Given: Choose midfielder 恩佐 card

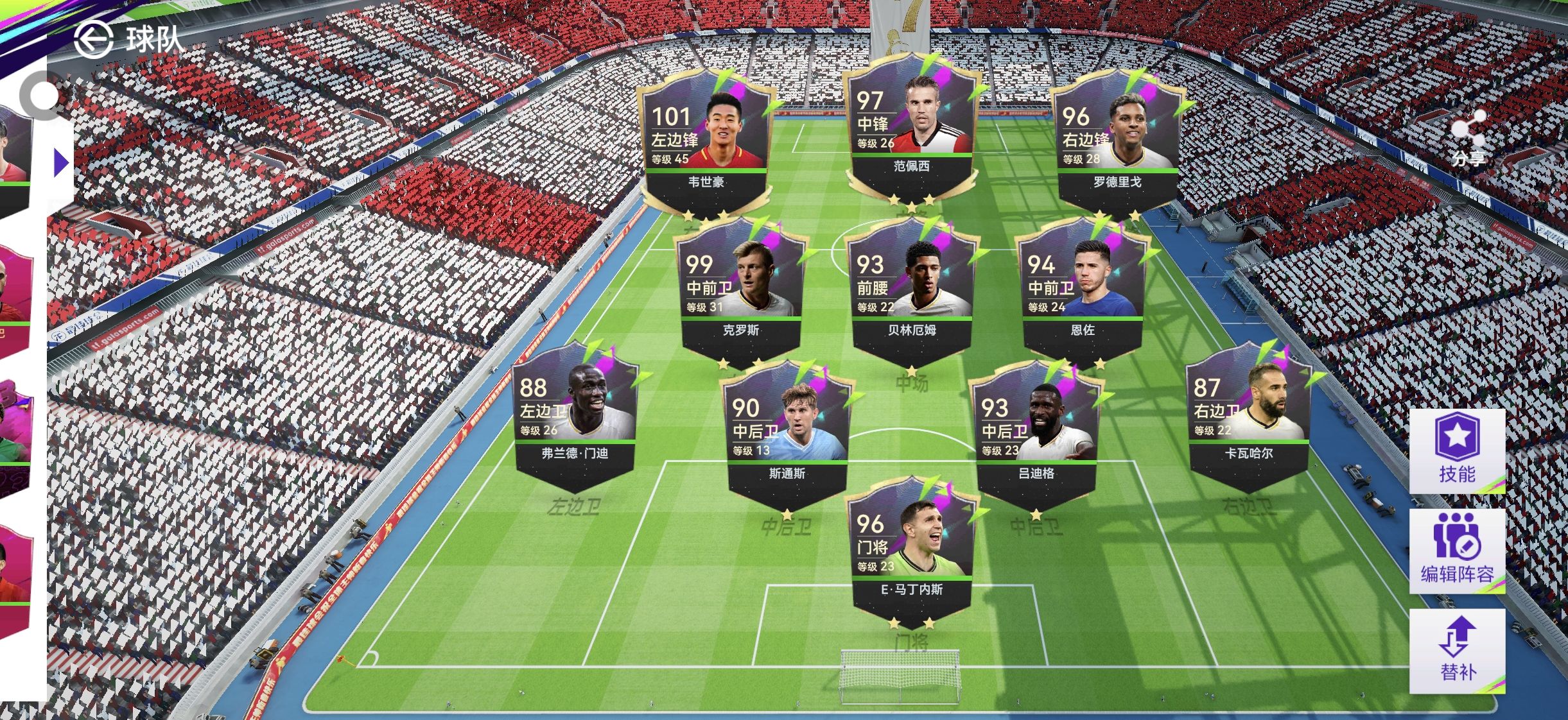Looking at the screenshot, I should coord(1083,290).
